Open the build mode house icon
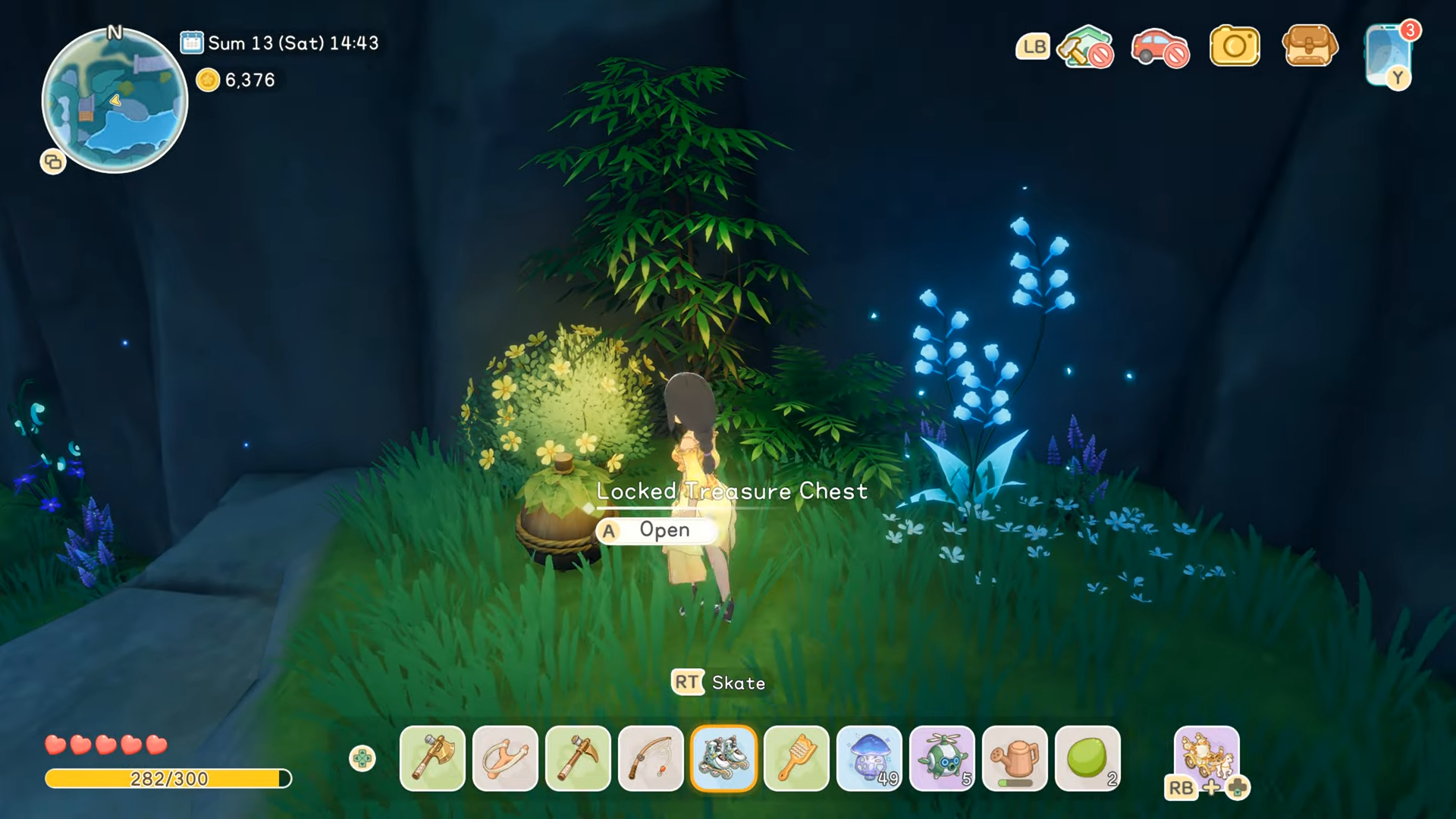 pyautogui.click(x=1086, y=47)
